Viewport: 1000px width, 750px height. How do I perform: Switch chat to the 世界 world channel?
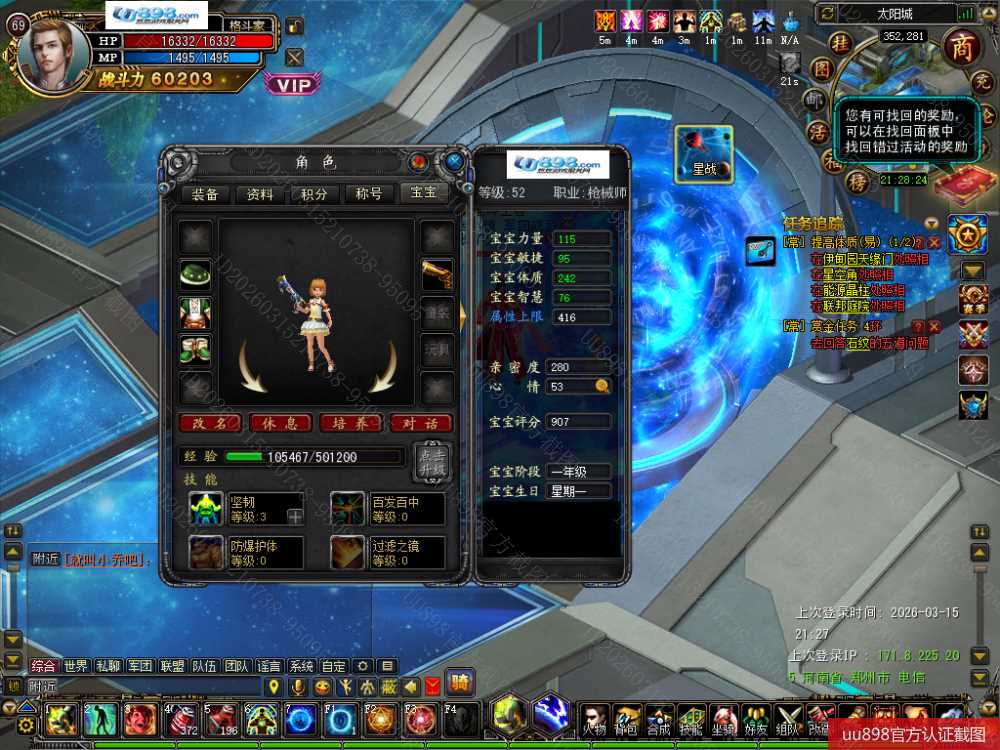(x=76, y=666)
